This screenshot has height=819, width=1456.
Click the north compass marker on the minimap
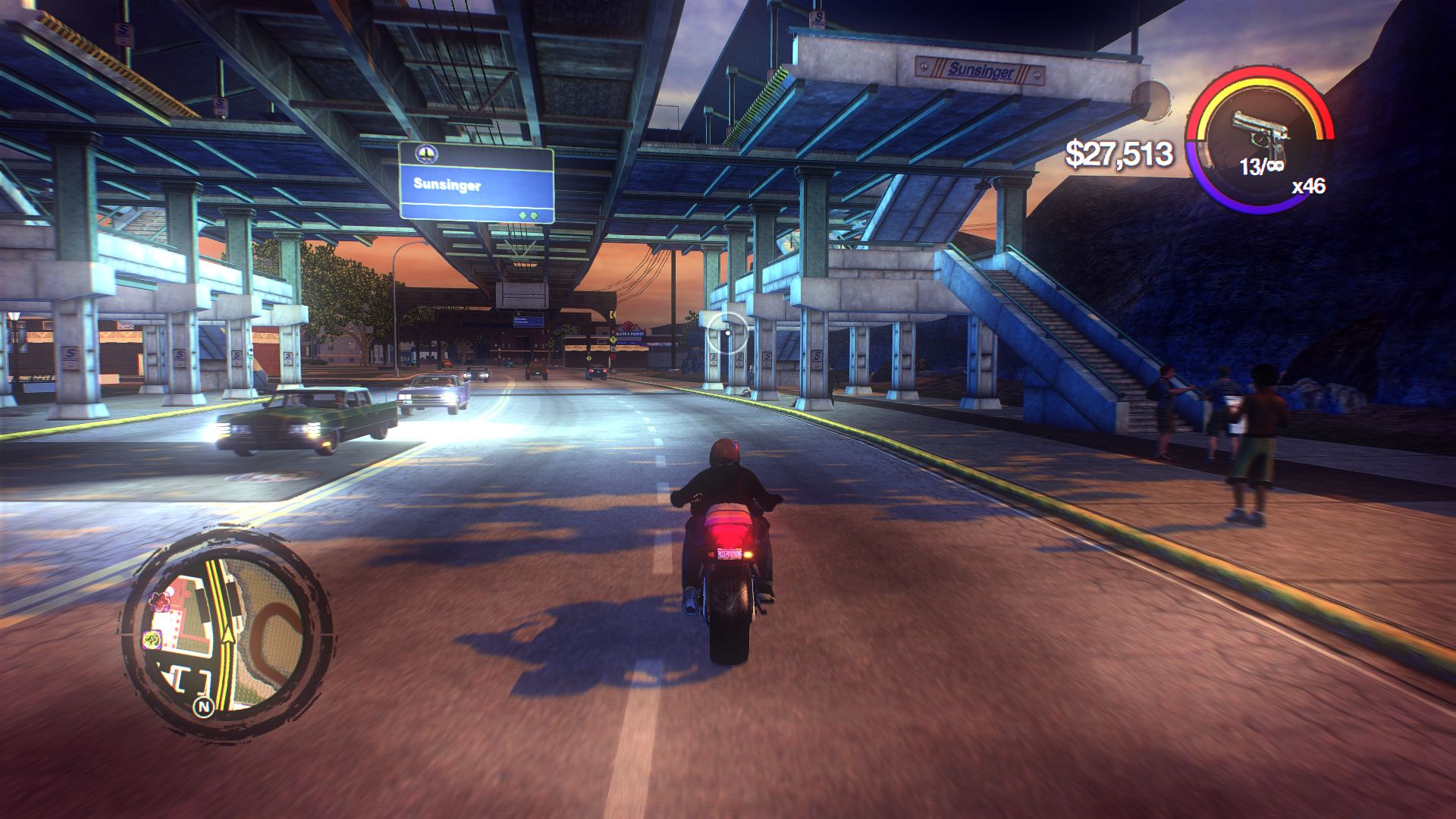click(x=204, y=706)
